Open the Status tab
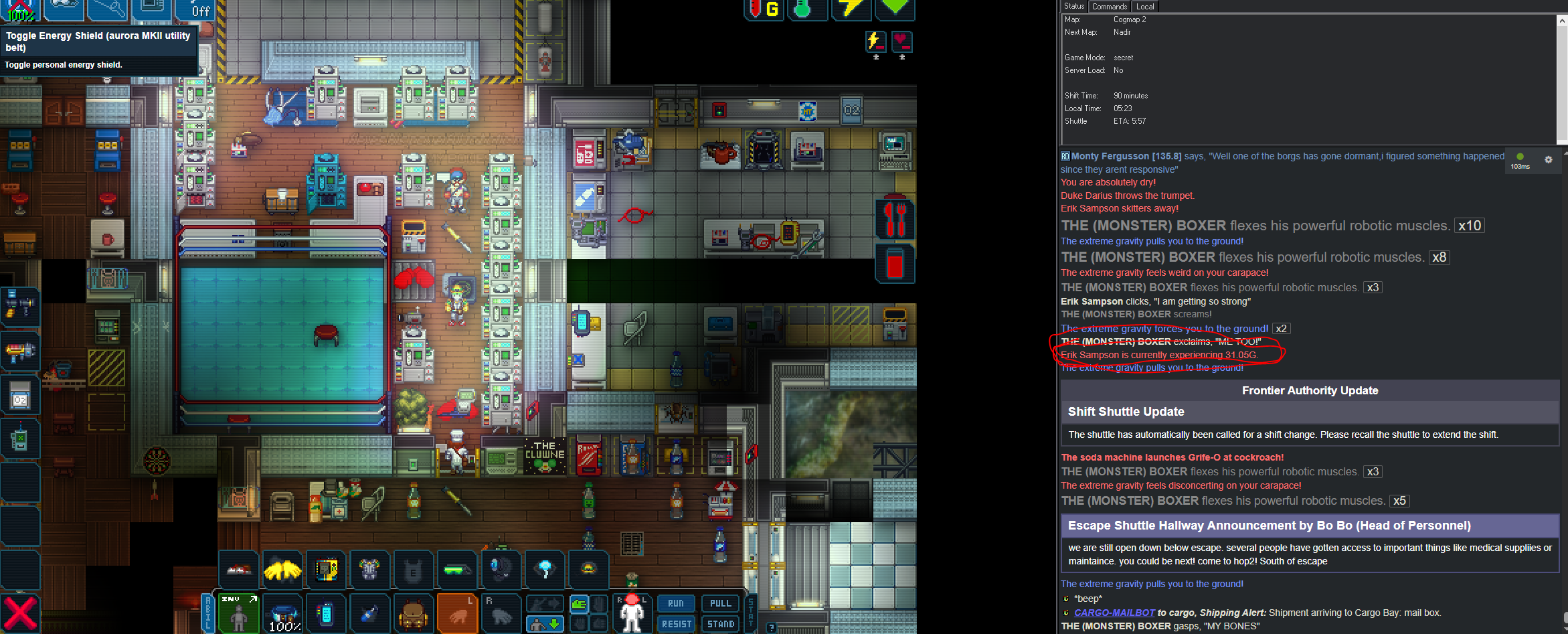This screenshot has height=634, width=1568. (x=1074, y=7)
